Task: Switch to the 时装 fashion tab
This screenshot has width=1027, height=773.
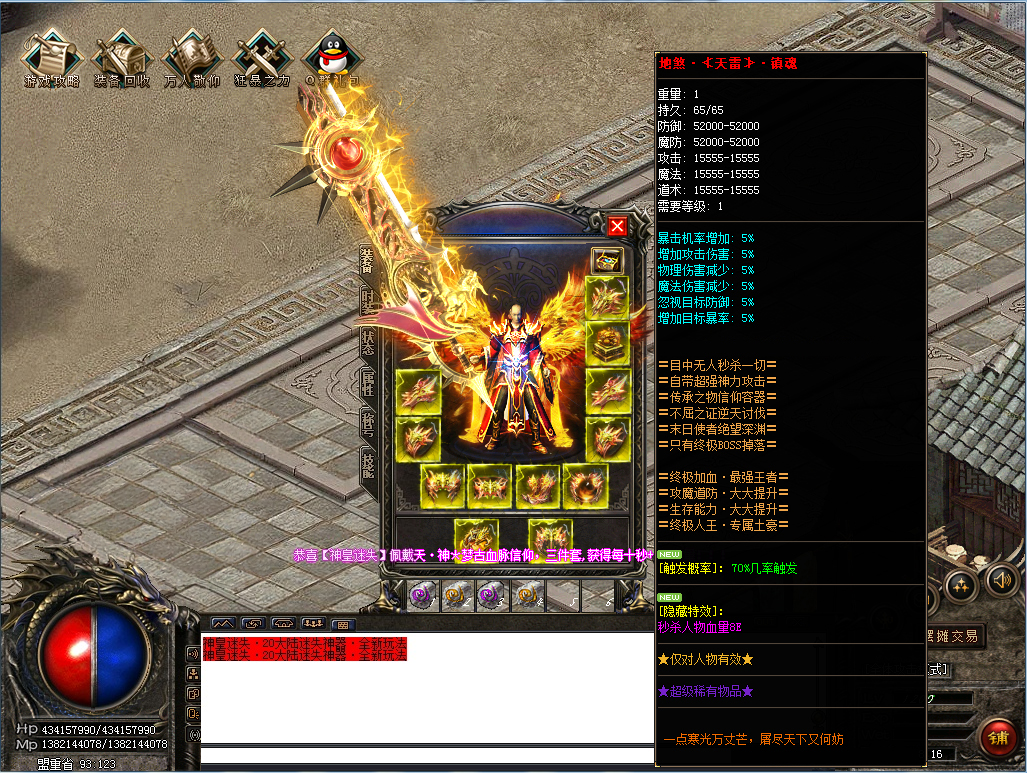Action: coord(367,300)
